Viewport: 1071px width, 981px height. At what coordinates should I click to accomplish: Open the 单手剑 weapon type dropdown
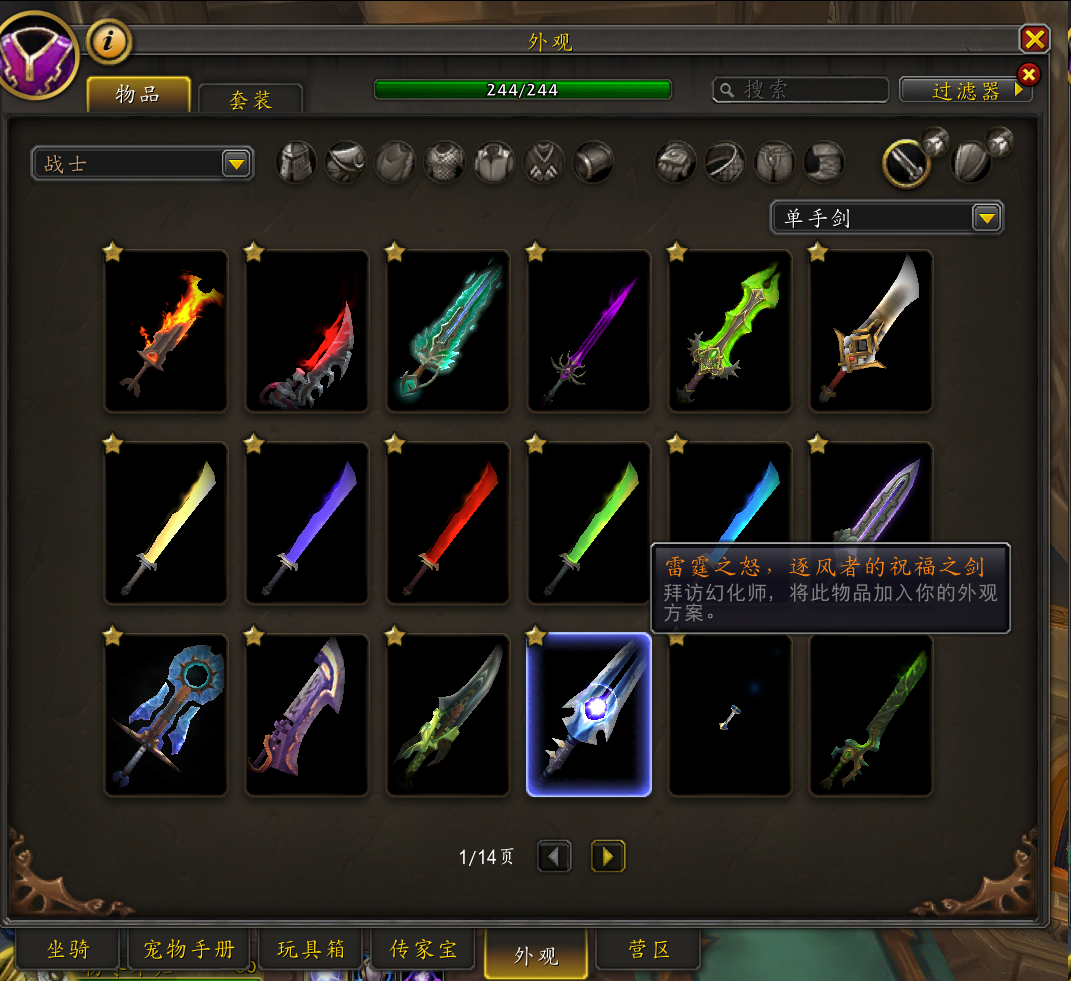(x=886, y=217)
